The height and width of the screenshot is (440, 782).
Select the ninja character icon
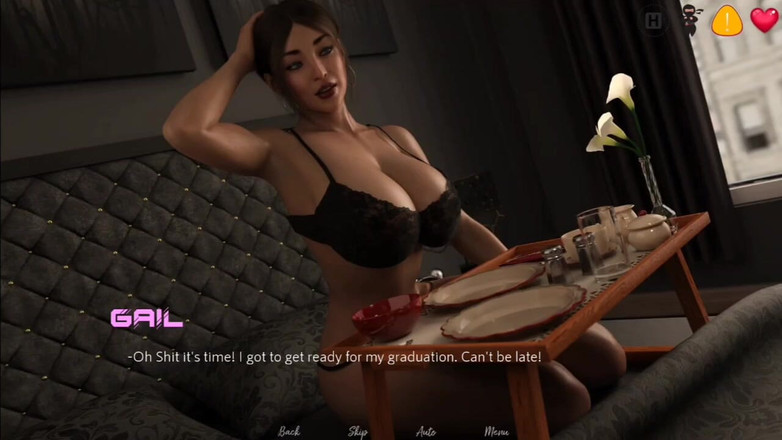click(691, 21)
